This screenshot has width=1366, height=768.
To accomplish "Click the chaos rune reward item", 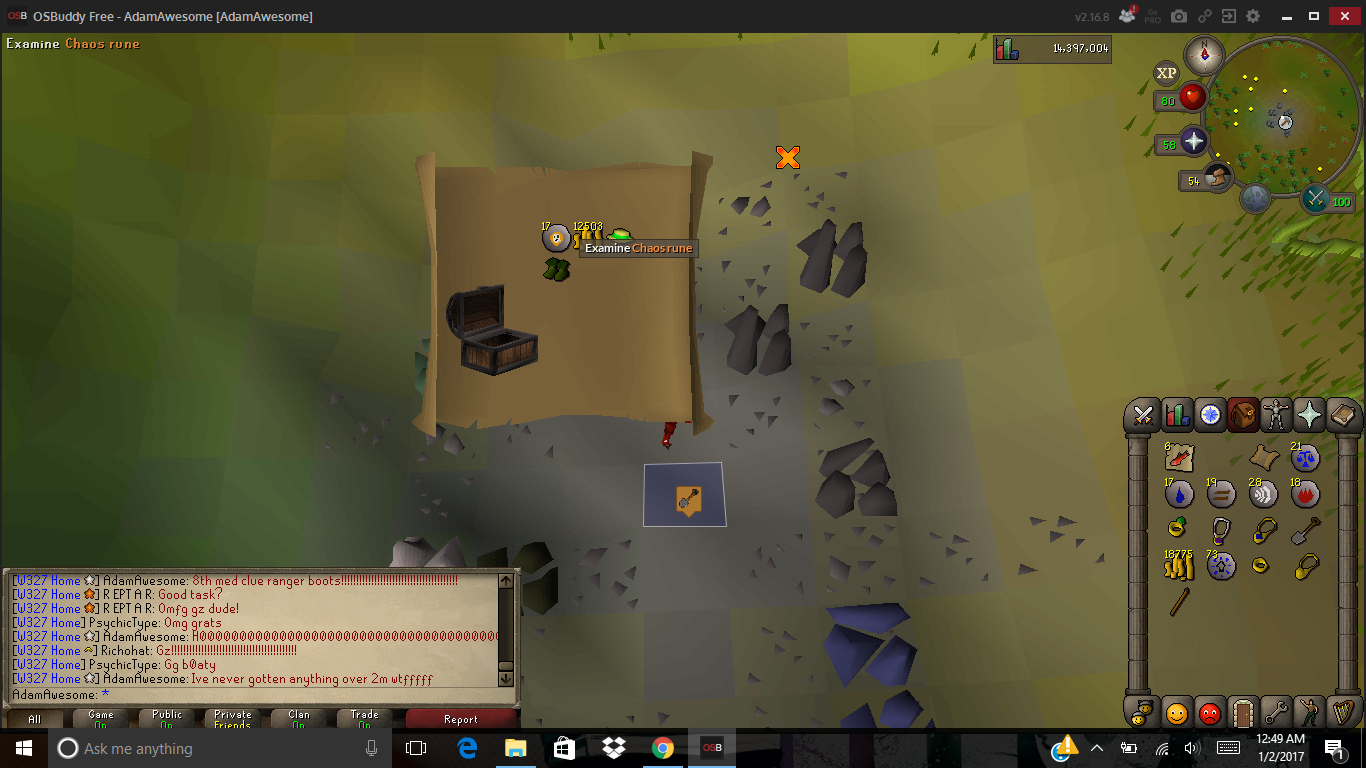I will pyautogui.click(x=555, y=238).
